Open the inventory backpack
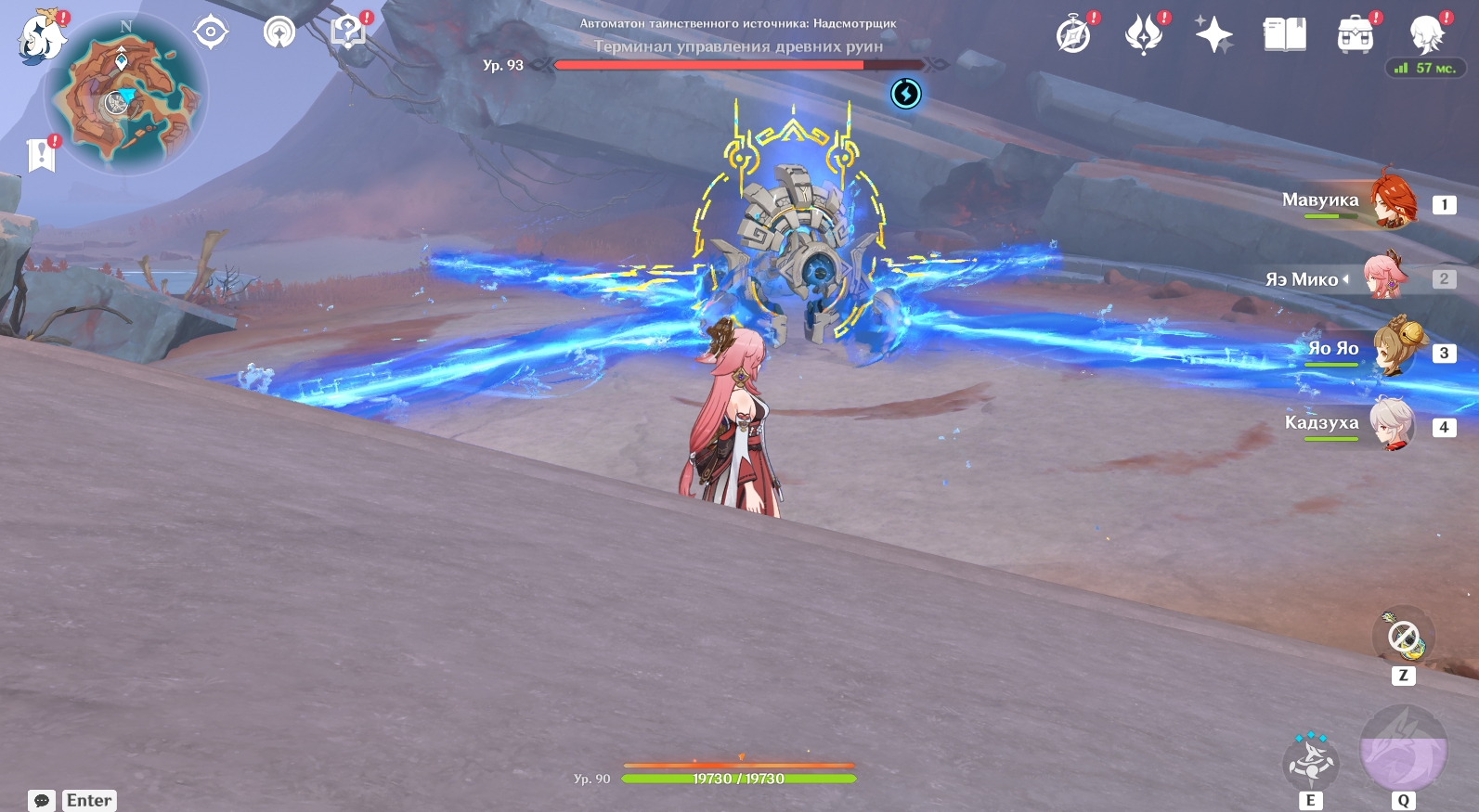Image resolution: width=1479 pixels, height=812 pixels. (1356, 35)
